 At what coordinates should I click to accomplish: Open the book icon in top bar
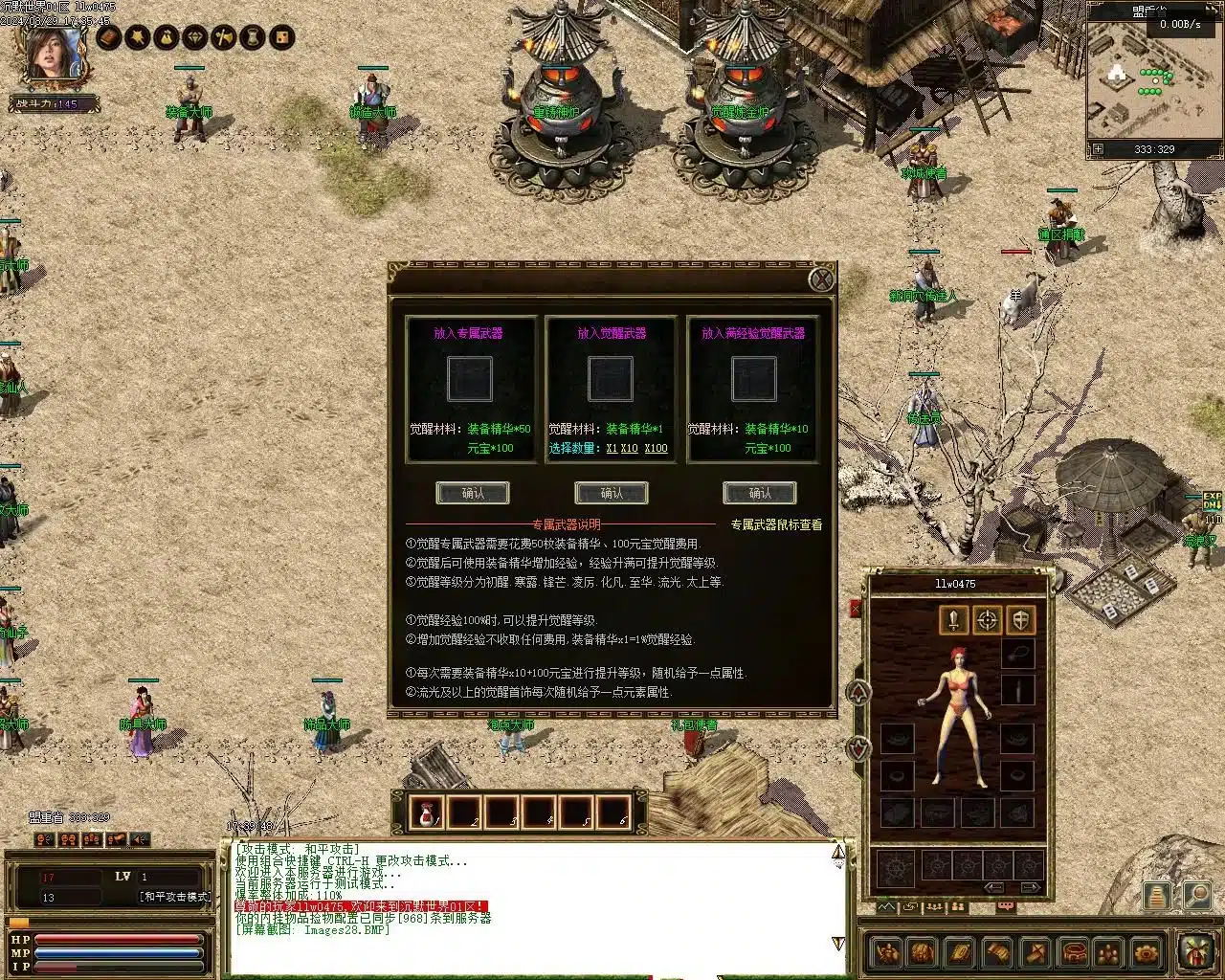109,37
